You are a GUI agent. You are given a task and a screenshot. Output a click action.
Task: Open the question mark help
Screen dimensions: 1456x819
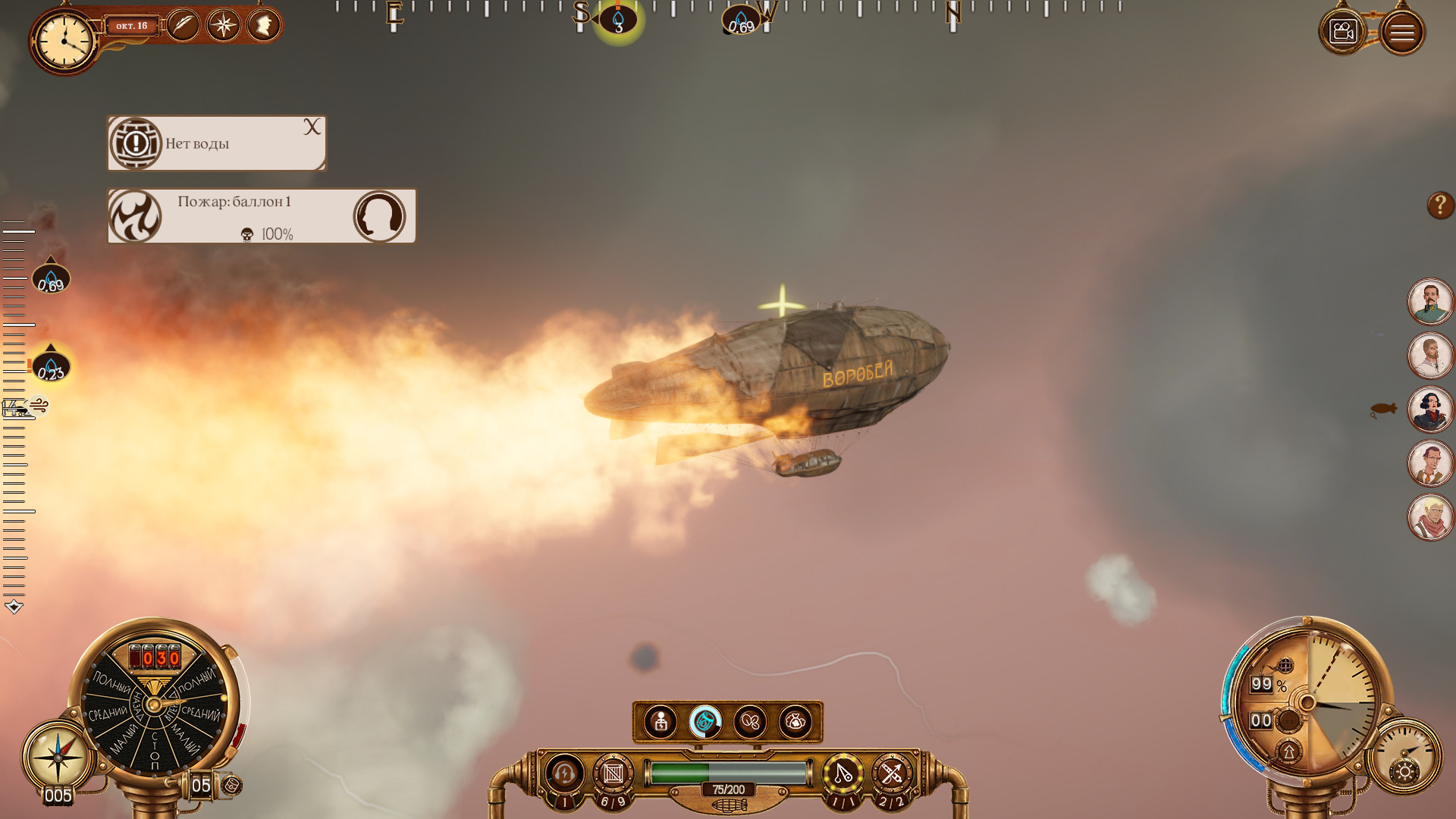point(1440,205)
